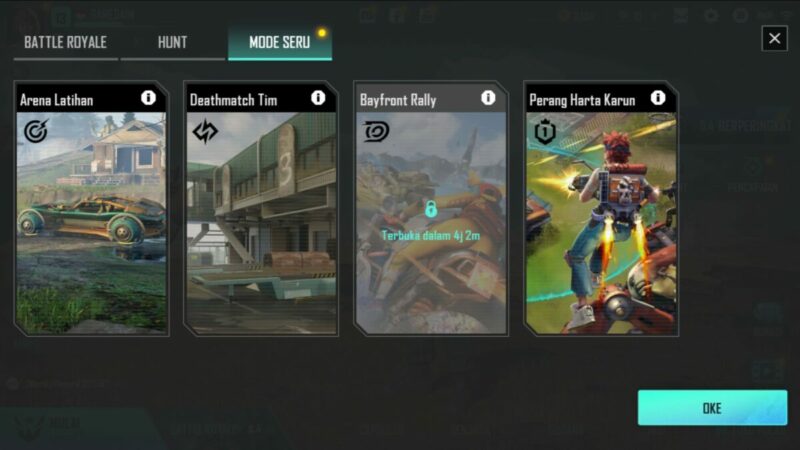Close the mode selection window

coord(774,38)
